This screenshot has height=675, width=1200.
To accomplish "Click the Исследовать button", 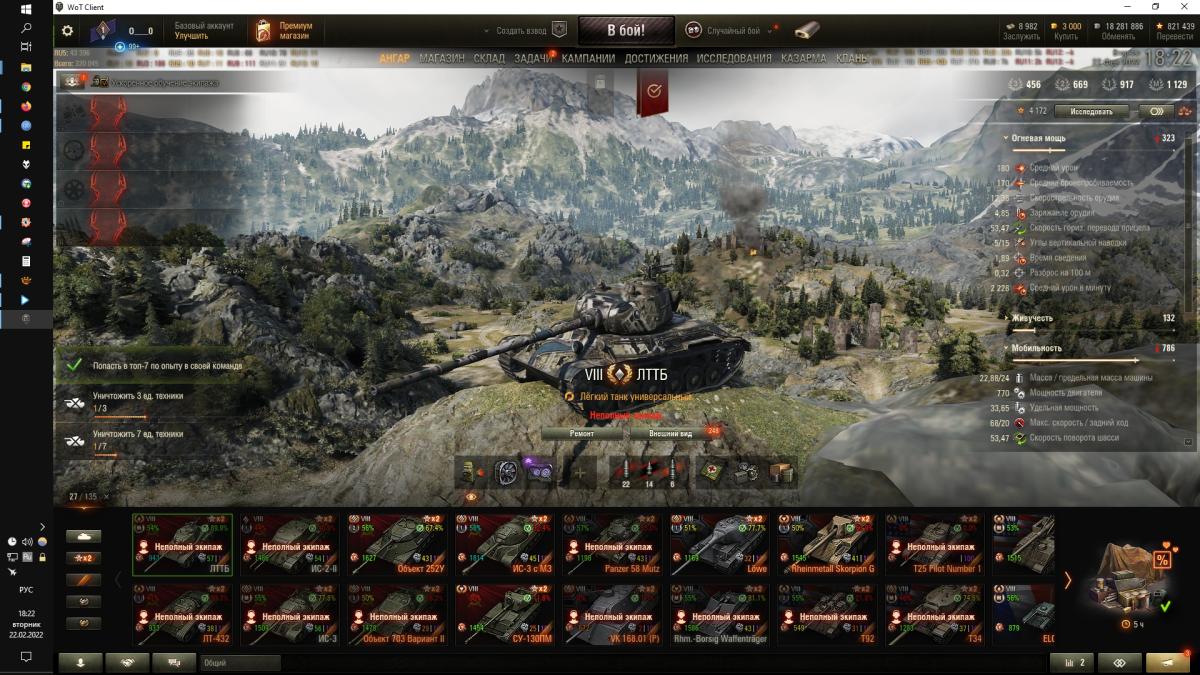I will (x=1091, y=111).
